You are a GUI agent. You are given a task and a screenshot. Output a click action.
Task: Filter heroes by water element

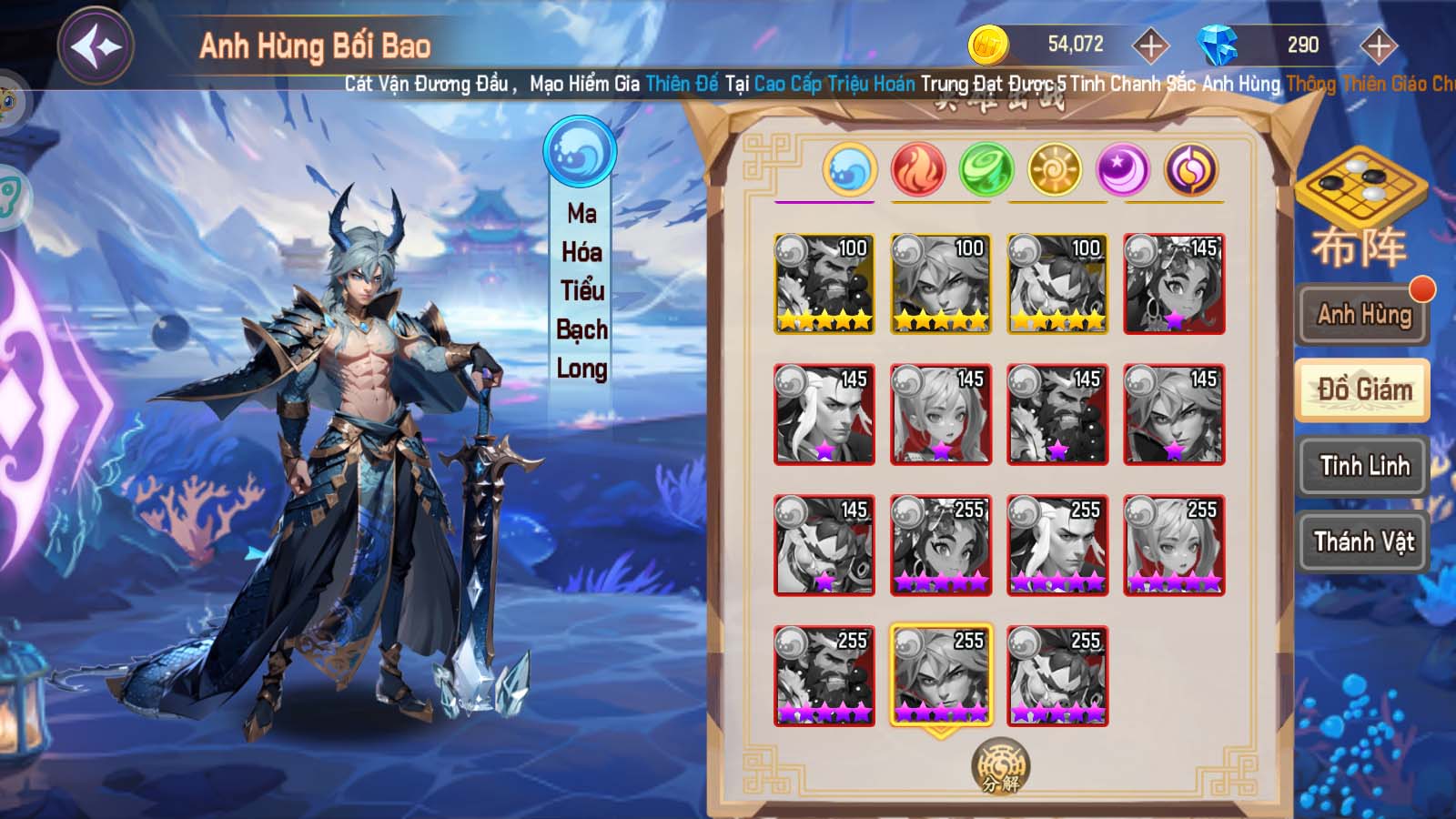click(850, 170)
